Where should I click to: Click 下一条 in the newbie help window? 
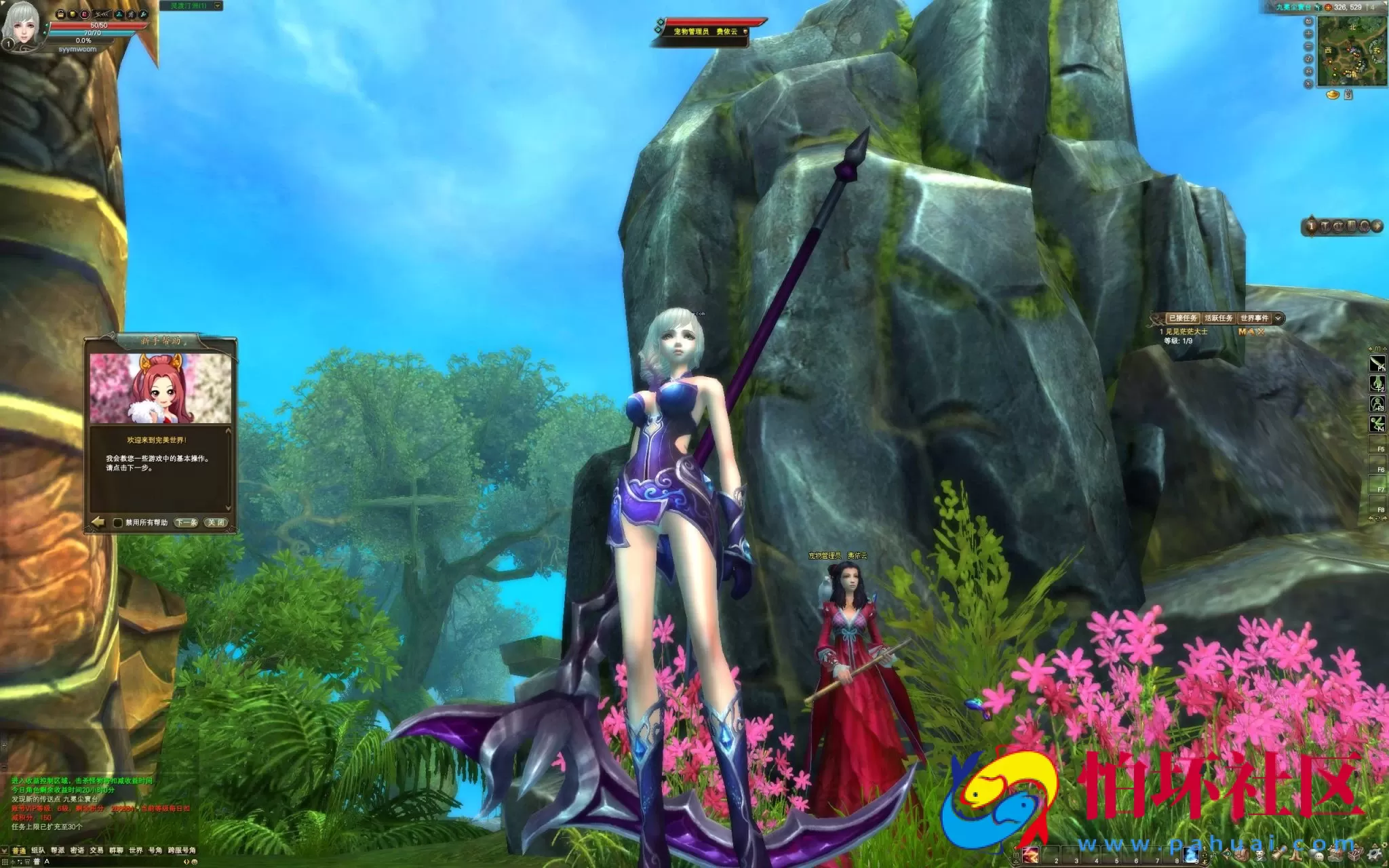186,522
